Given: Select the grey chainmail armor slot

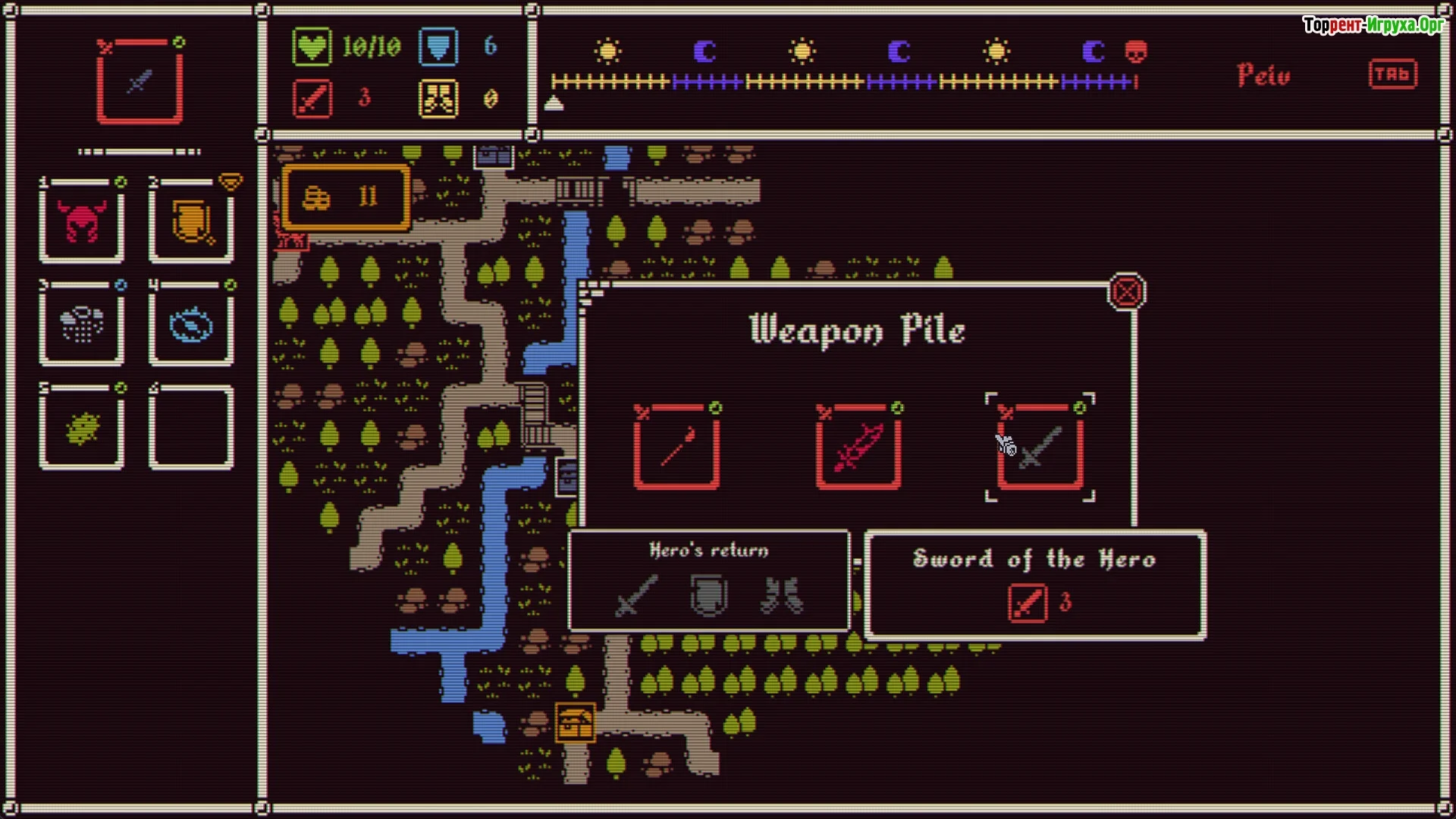Looking at the screenshot, I should point(82,325).
